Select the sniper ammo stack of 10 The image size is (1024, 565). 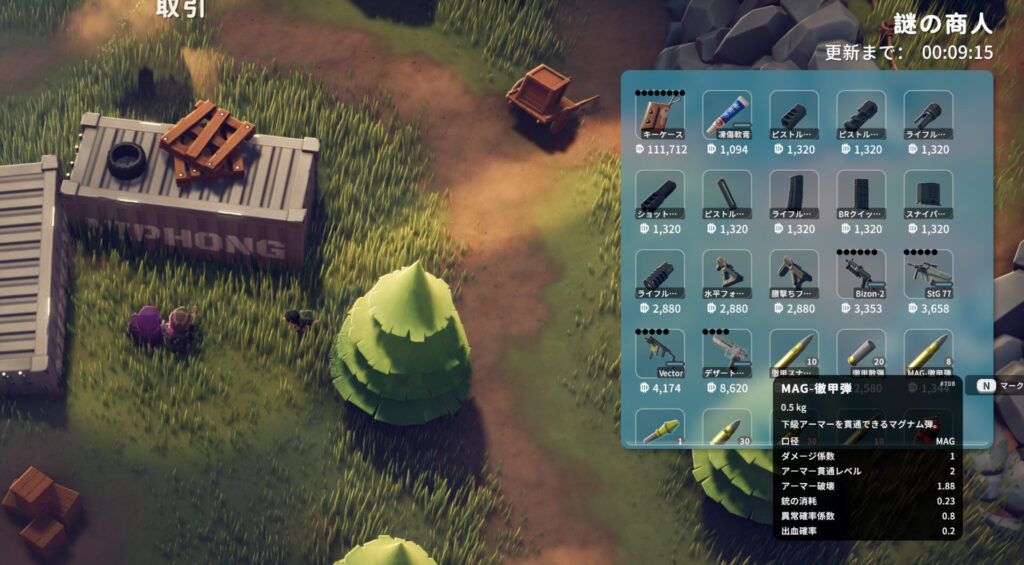(794, 353)
